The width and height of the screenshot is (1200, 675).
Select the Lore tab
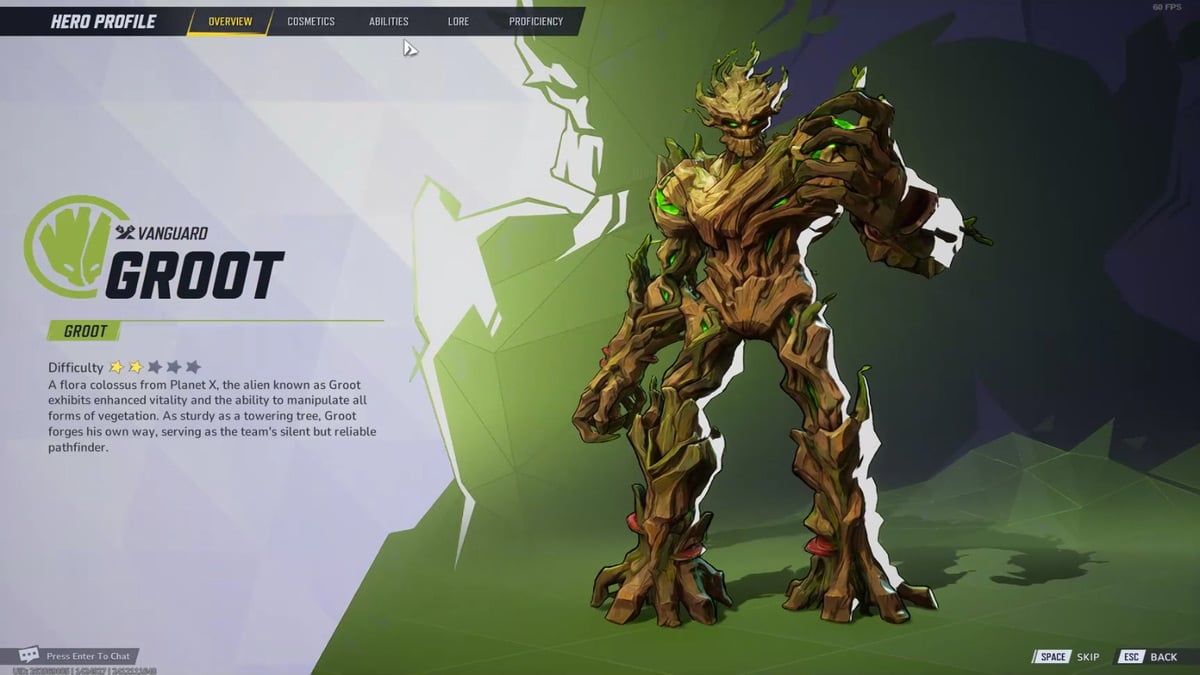[458, 21]
